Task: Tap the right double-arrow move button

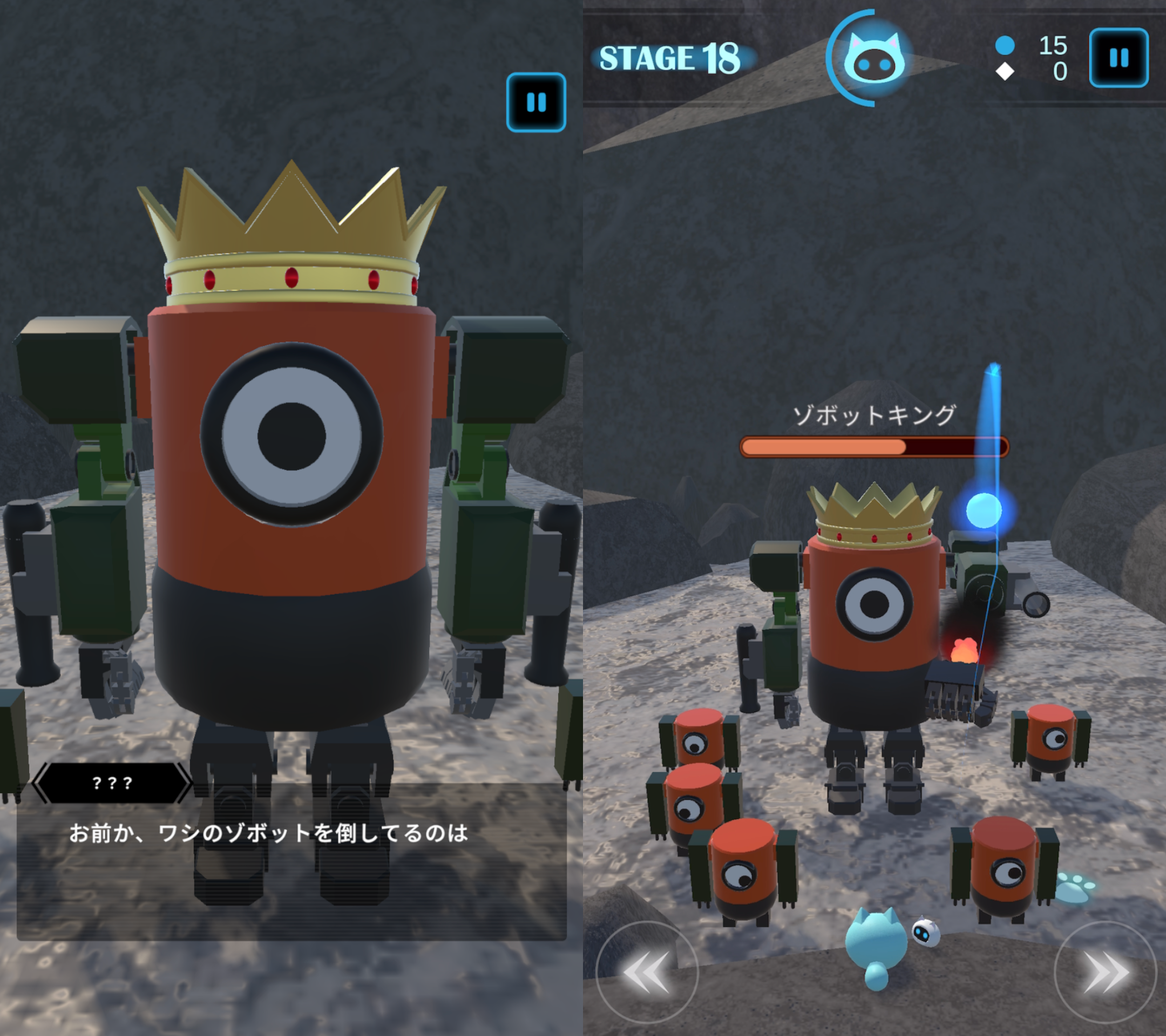Action: point(1105,972)
